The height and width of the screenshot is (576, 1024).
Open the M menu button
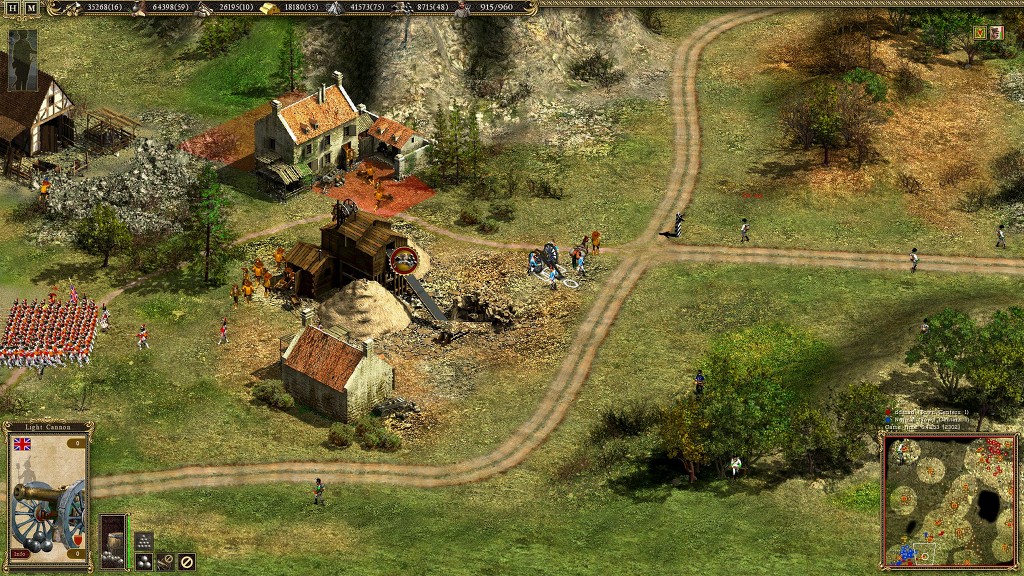point(31,8)
